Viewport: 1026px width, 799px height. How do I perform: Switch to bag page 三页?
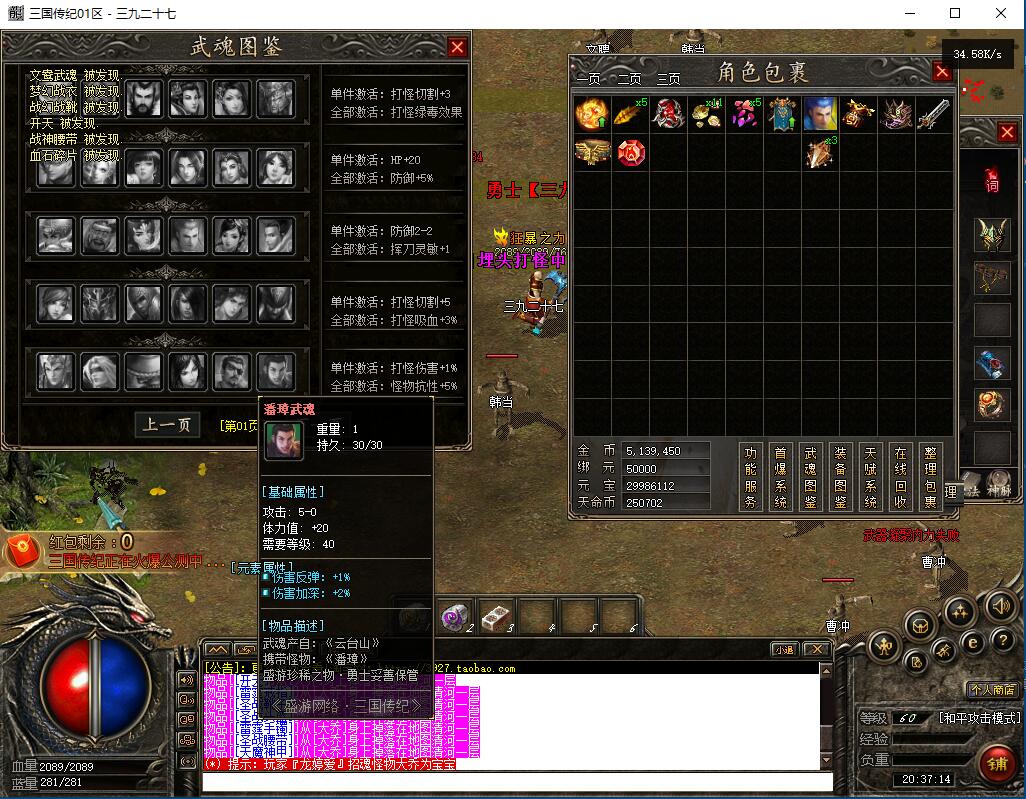(668, 79)
